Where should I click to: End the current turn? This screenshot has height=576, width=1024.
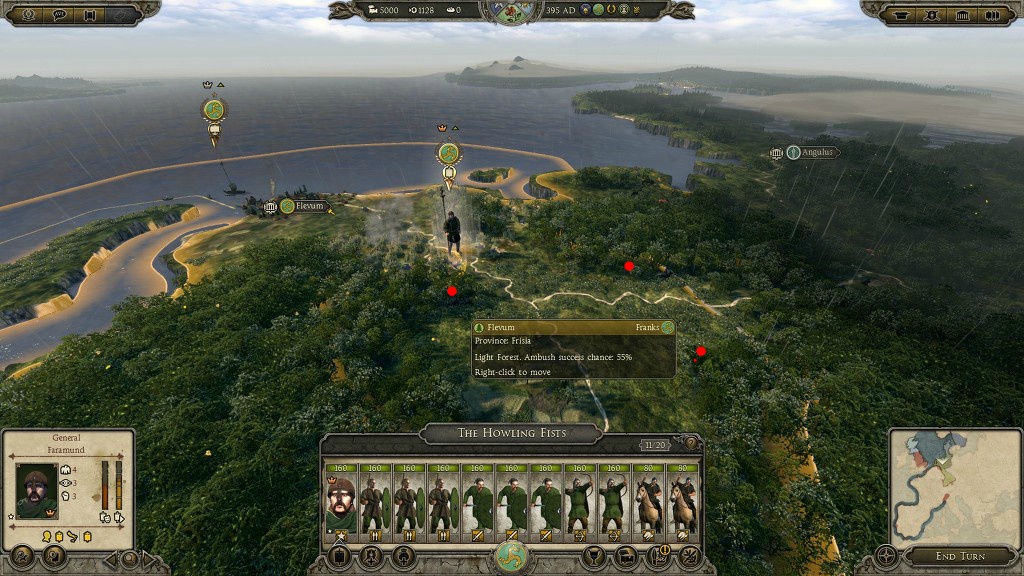[x=960, y=556]
